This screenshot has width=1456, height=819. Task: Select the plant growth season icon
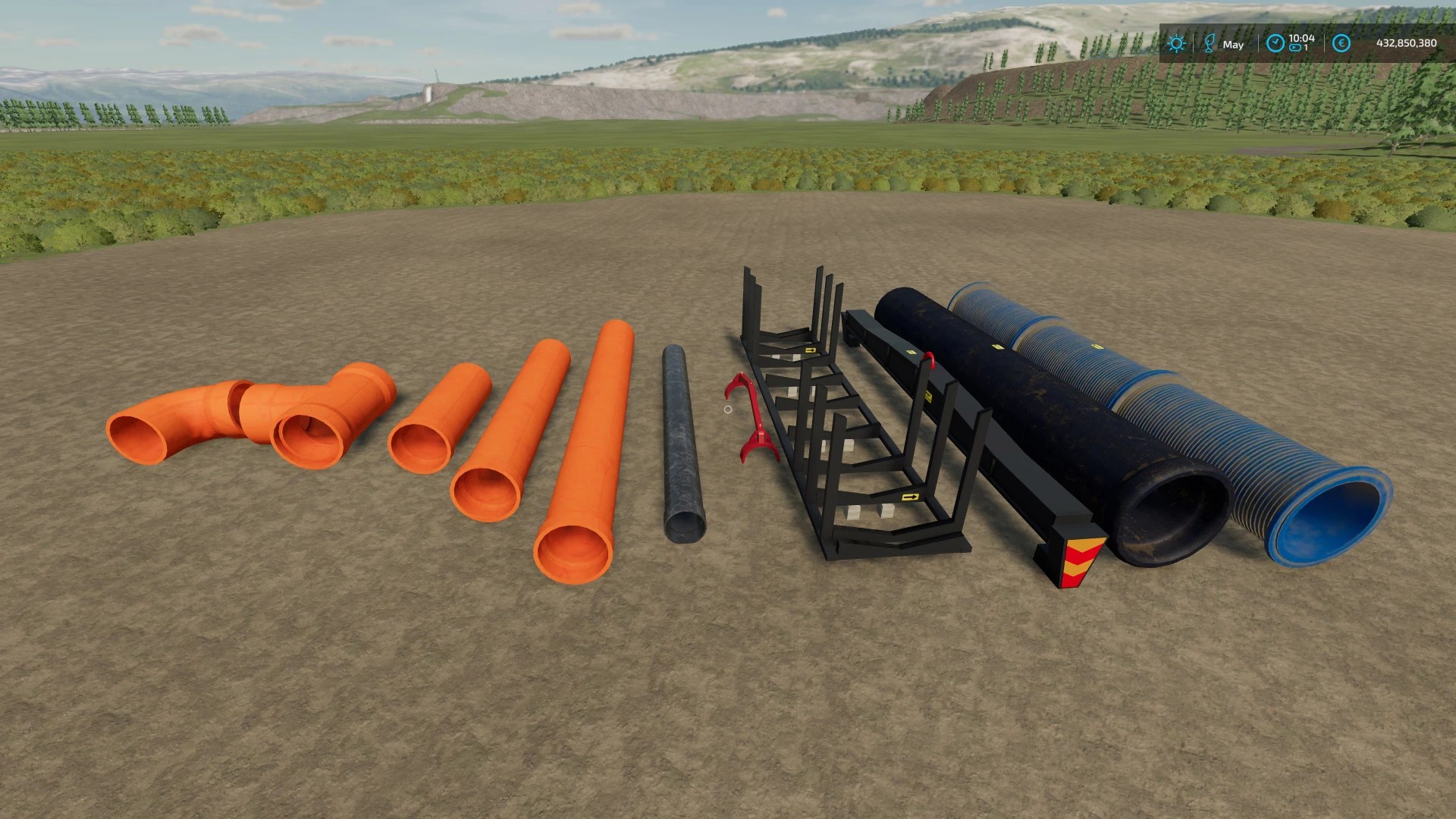(x=1210, y=42)
